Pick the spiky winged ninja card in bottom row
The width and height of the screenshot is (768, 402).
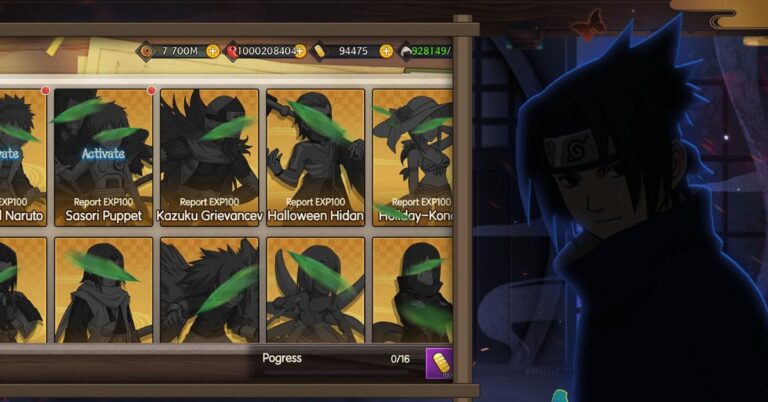click(x=209, y=290)
